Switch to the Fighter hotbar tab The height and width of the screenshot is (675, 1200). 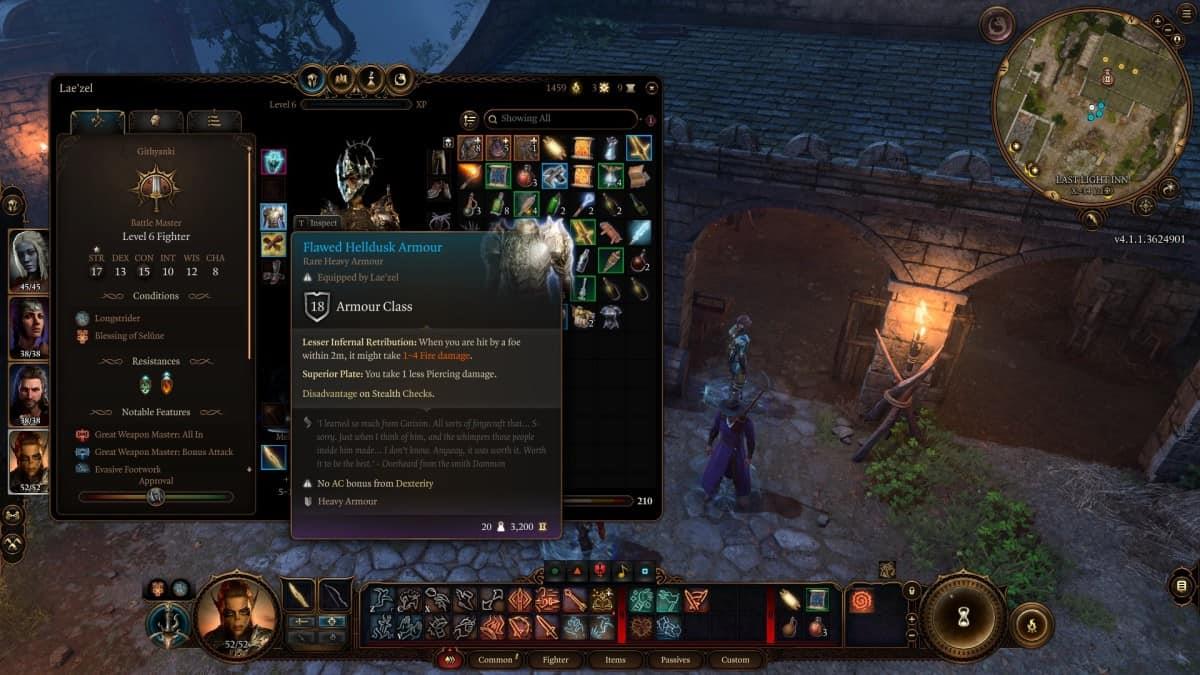point(556,660)
